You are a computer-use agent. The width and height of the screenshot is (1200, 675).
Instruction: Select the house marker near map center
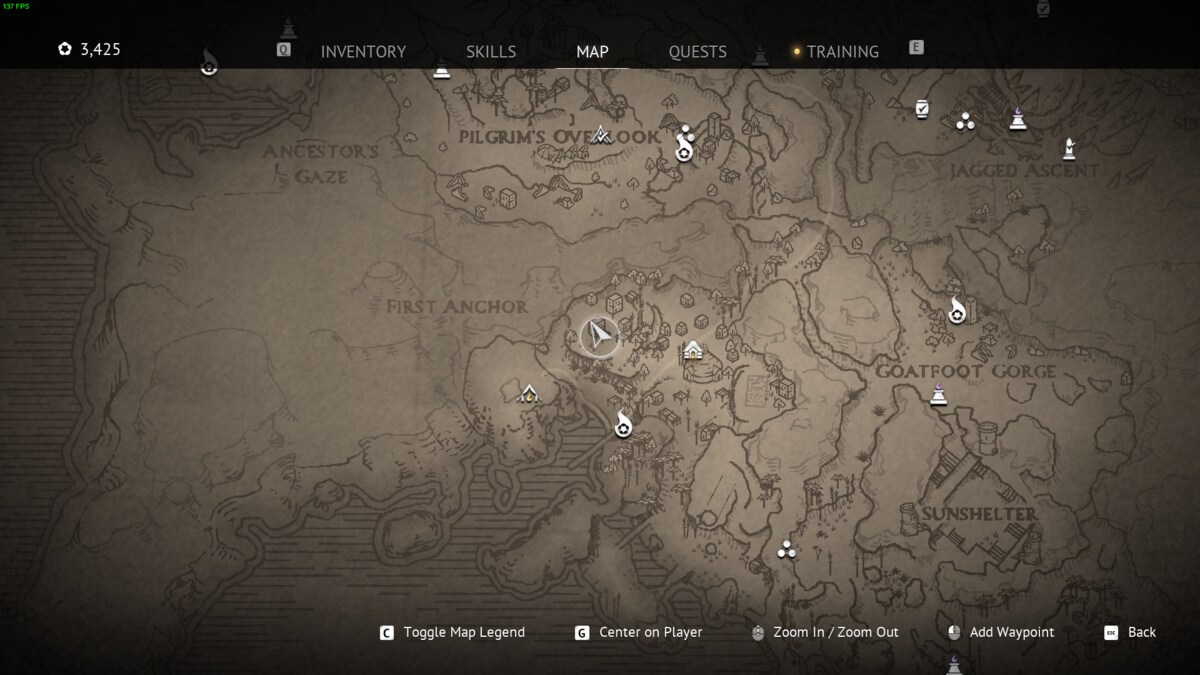693,351
